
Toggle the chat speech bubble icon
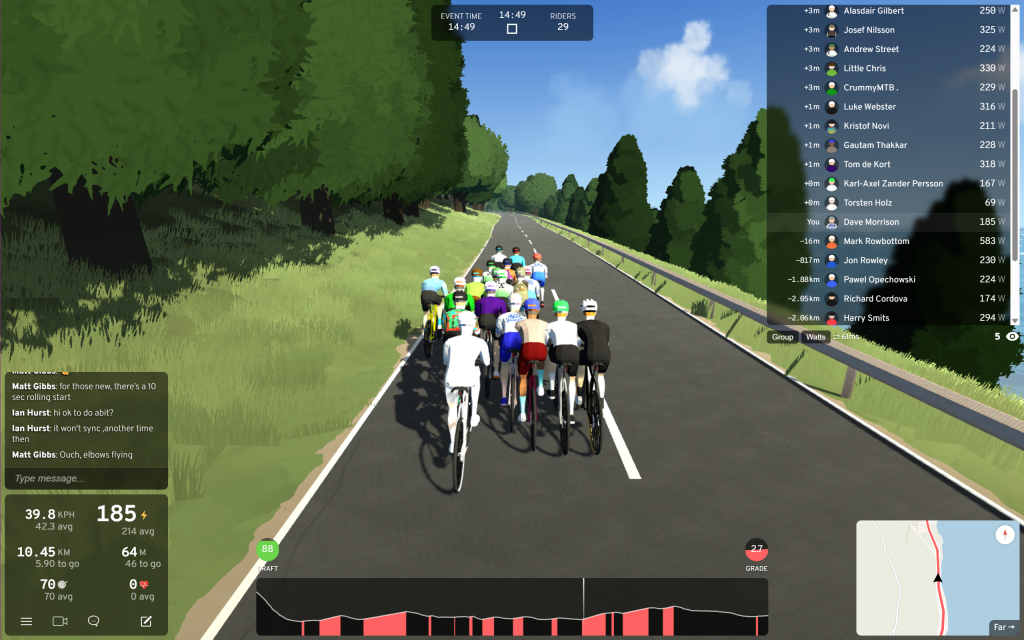point(94,621)
